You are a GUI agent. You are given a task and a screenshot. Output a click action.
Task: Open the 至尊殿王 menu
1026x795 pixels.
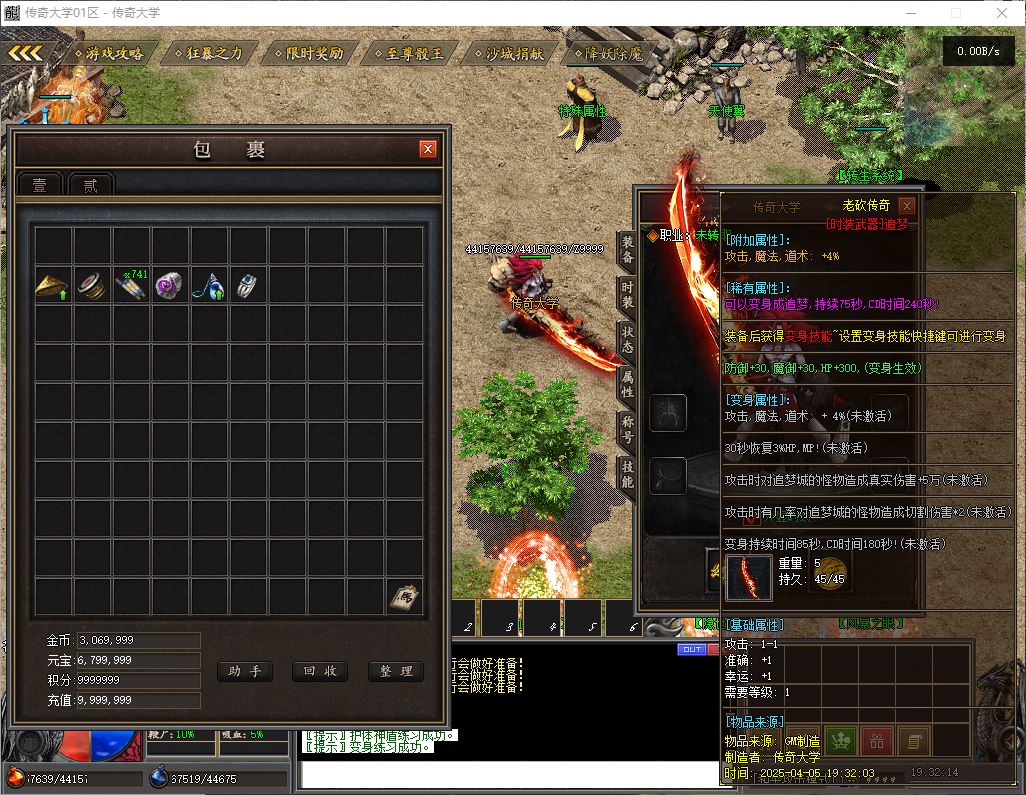409,53
